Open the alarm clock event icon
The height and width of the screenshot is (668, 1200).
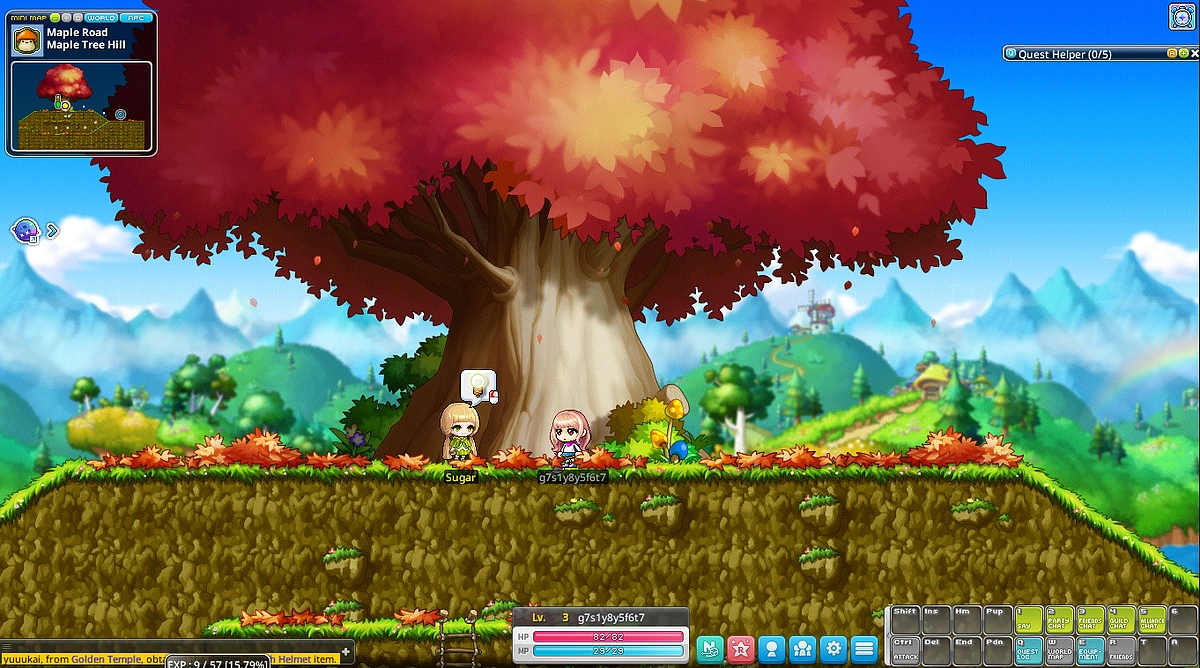pos(1181,17)
